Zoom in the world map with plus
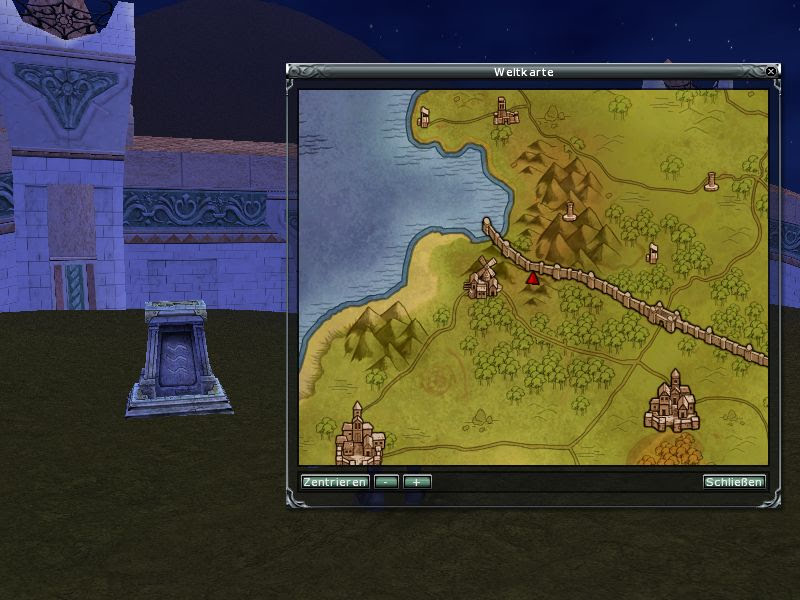Viewport: 800px width, 600px height. (x=417, y=482)
